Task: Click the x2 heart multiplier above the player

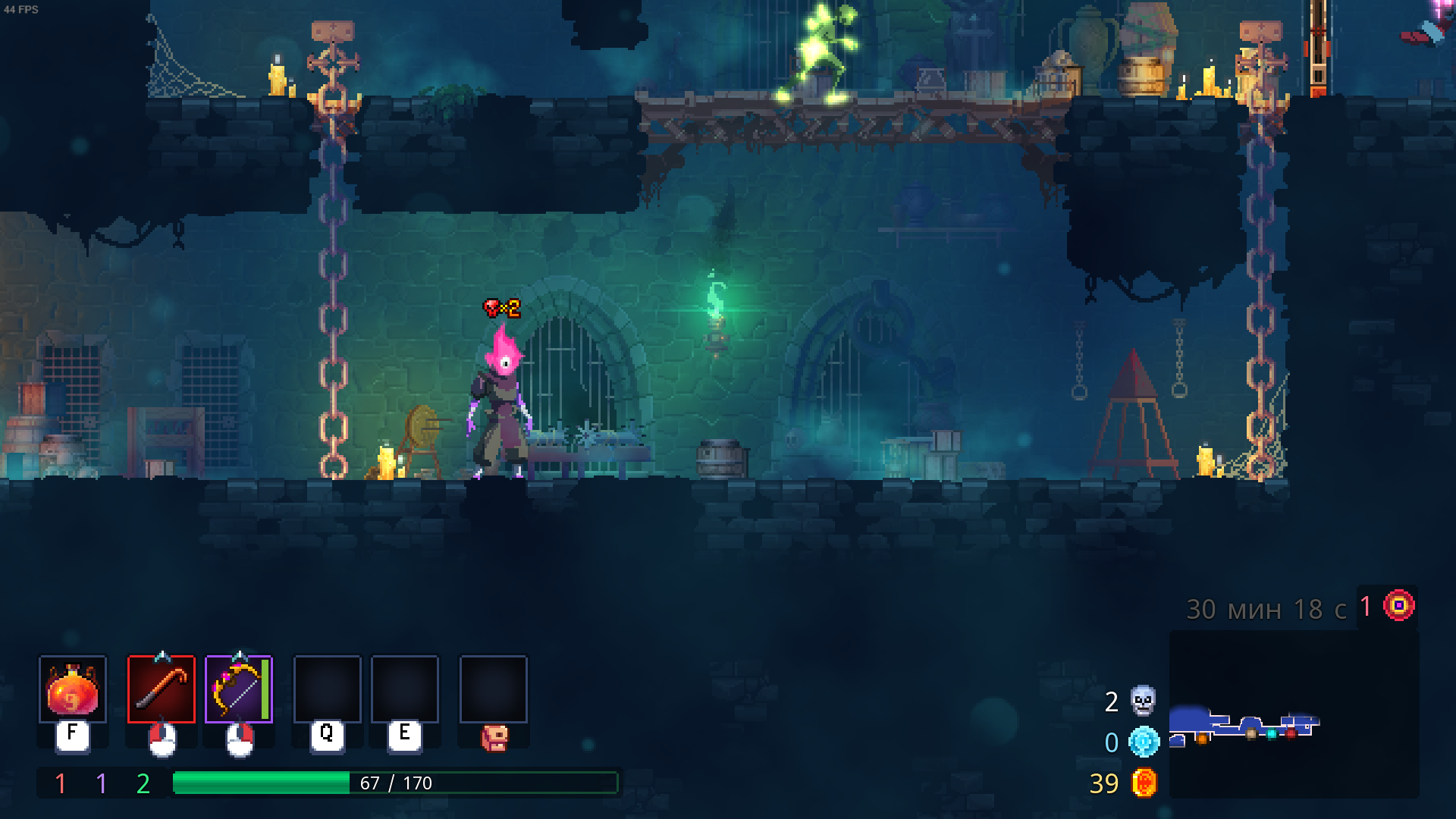Action: (500, 309)
